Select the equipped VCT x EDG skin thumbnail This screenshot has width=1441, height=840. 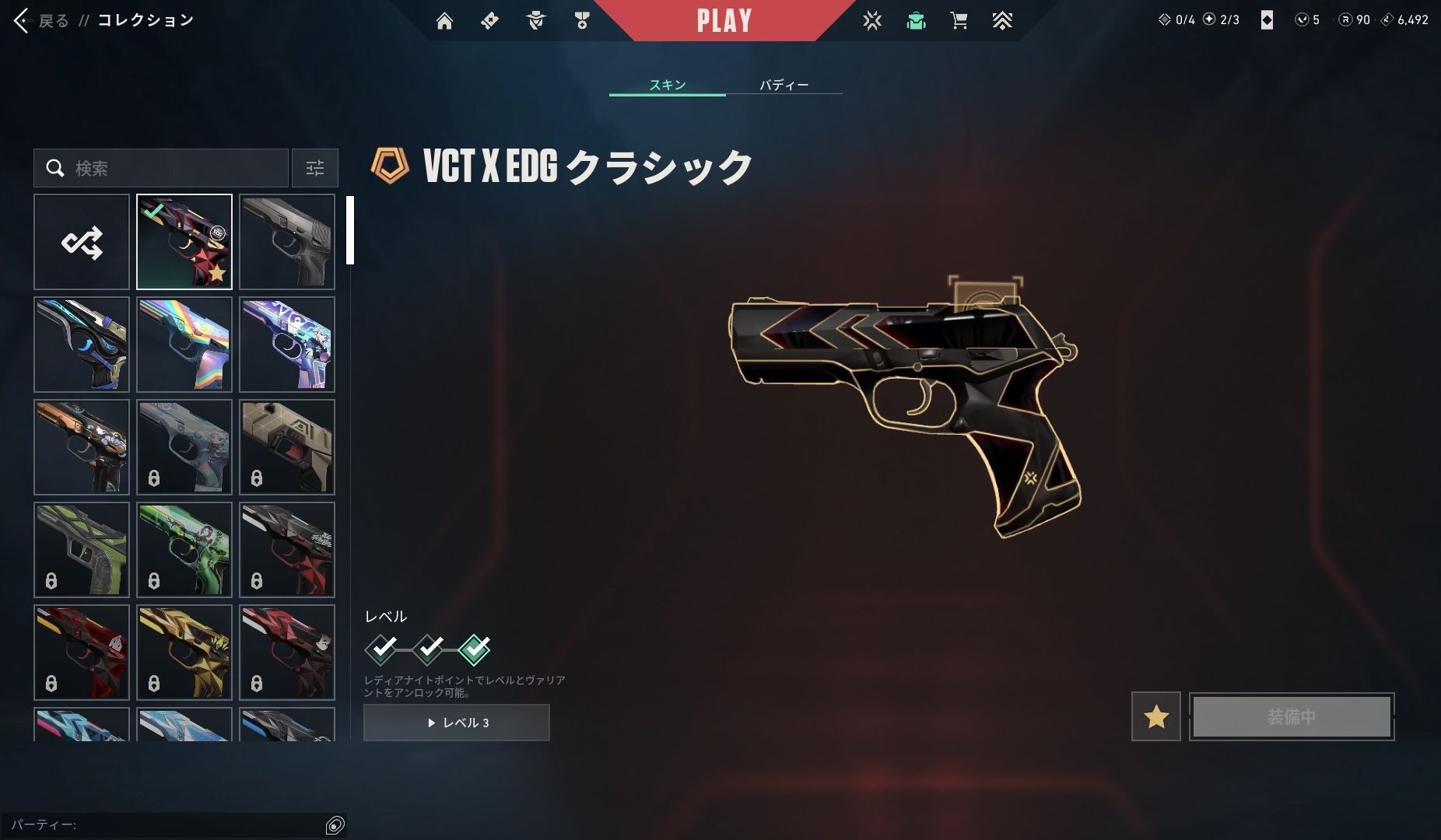coord(184,242)
